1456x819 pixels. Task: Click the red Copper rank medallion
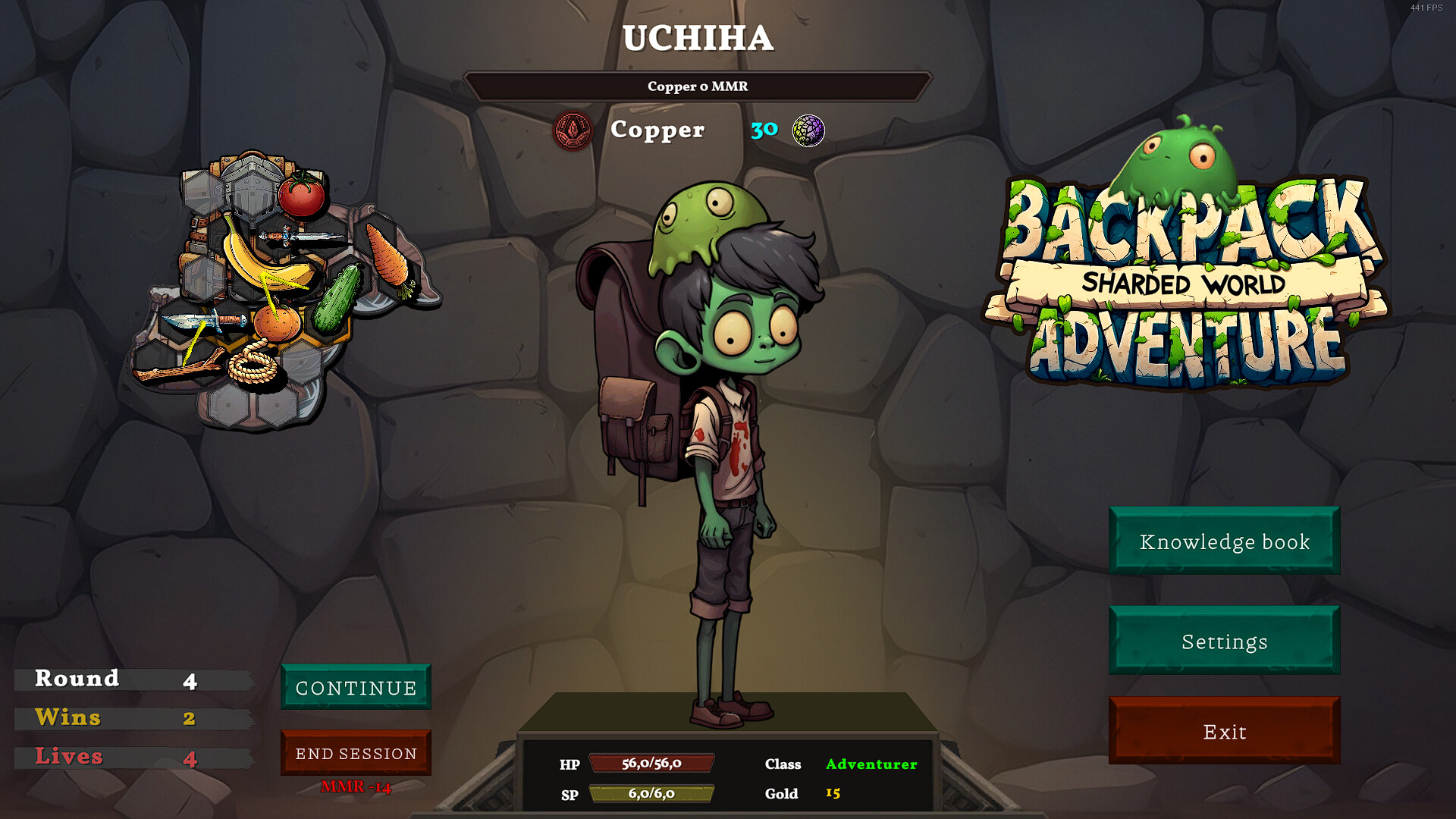(573, 129)
